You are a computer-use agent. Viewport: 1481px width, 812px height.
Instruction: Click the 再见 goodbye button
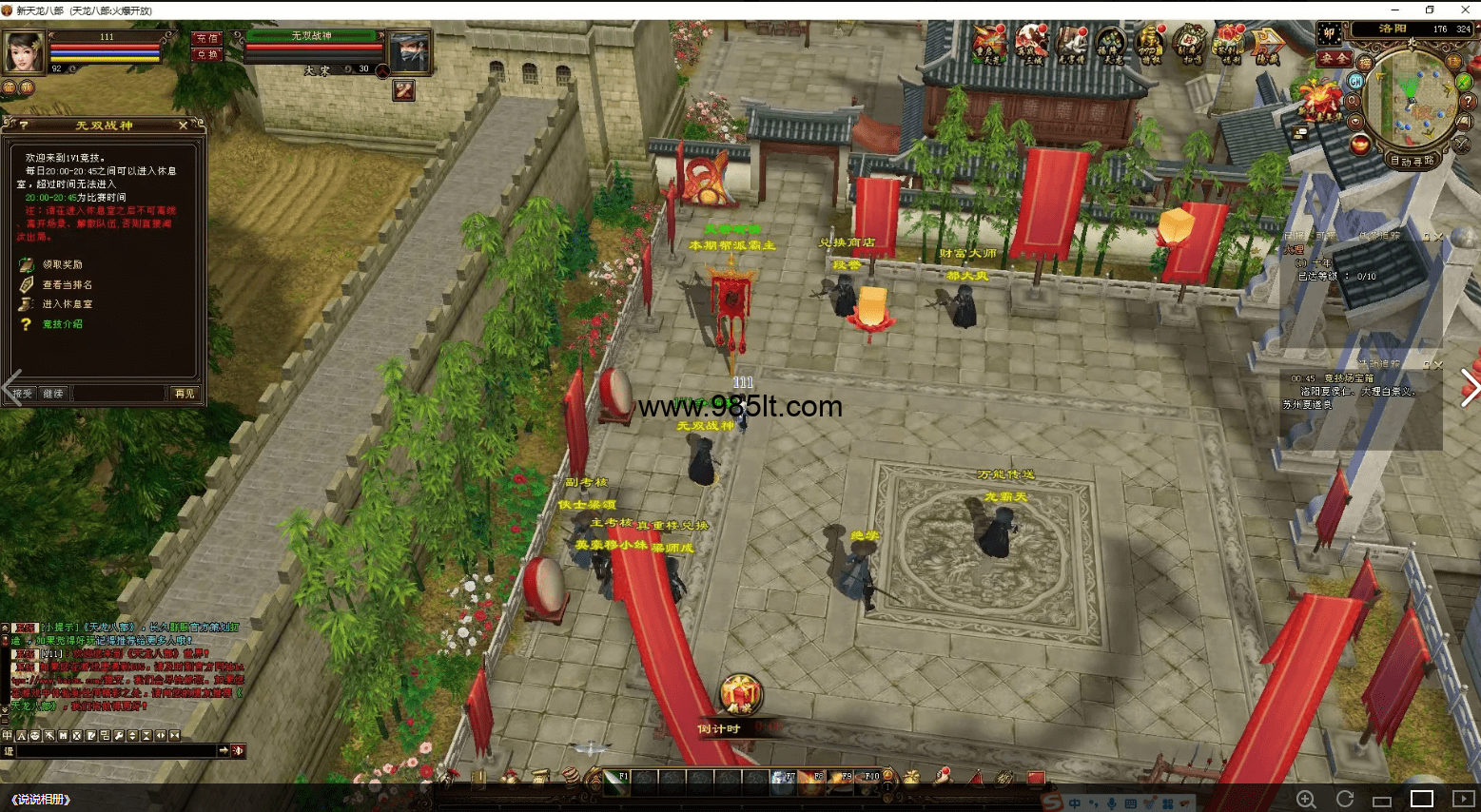[184, 394]
